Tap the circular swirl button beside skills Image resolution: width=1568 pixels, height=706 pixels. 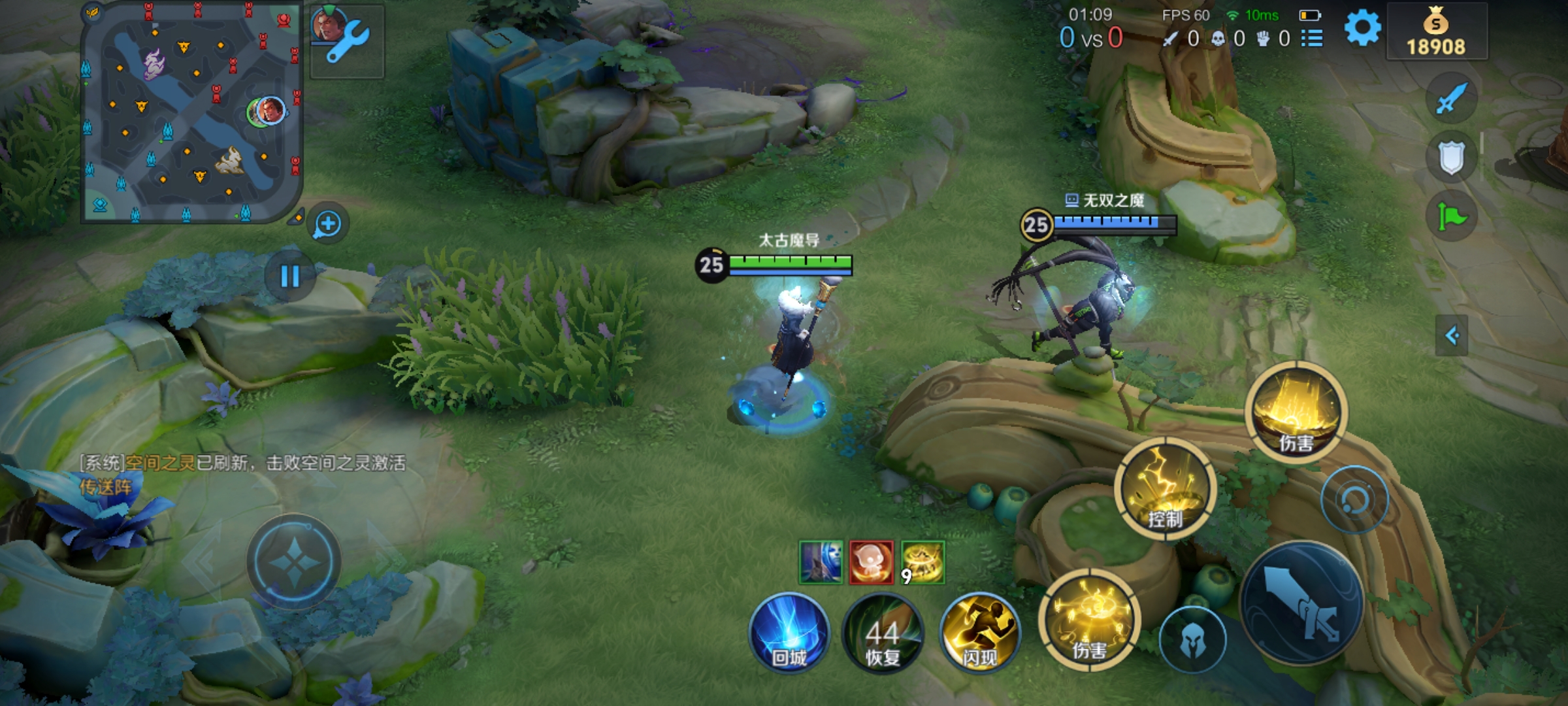point(1354,500)
